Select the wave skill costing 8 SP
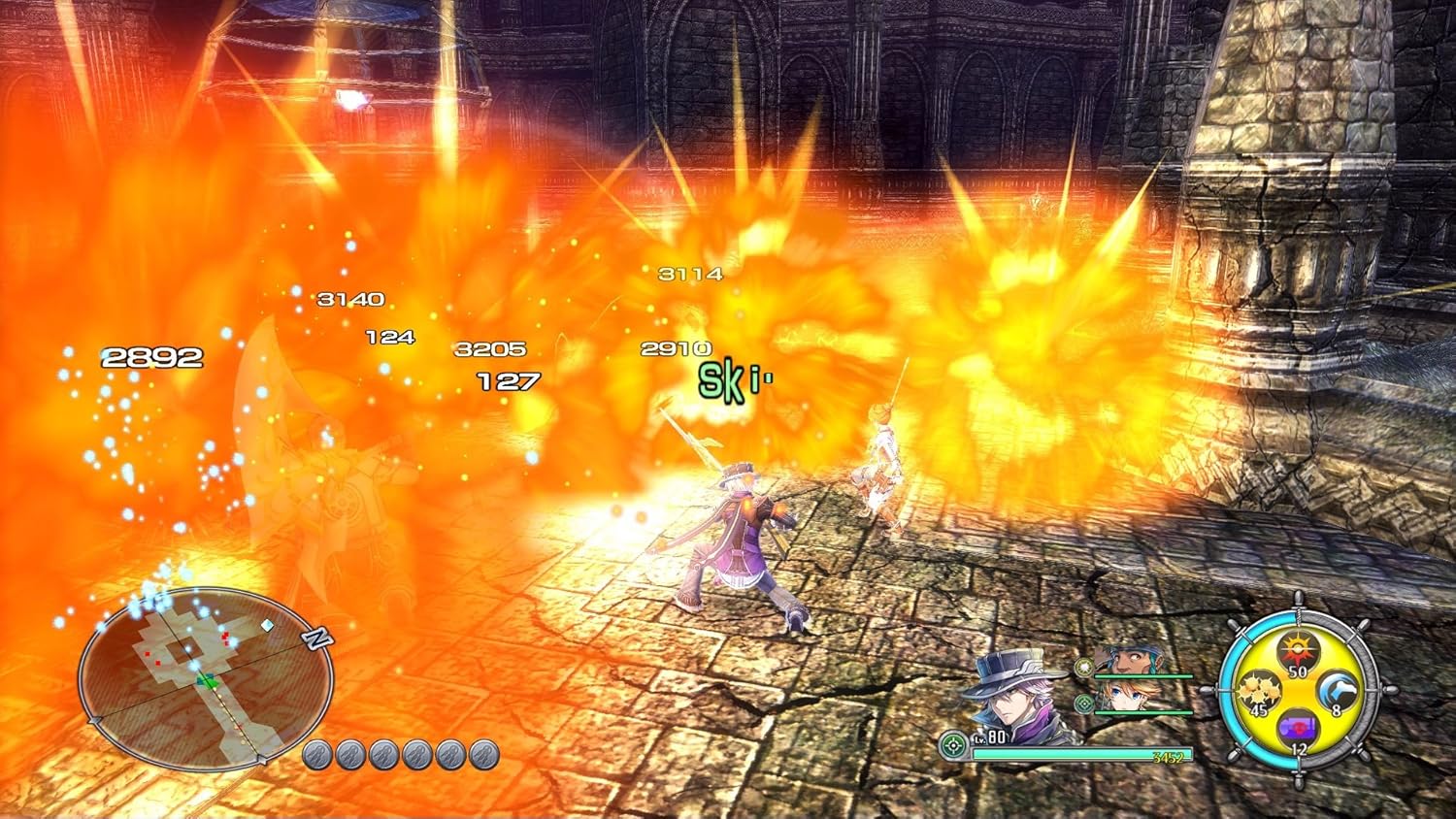 click(x=1337, y=689)
